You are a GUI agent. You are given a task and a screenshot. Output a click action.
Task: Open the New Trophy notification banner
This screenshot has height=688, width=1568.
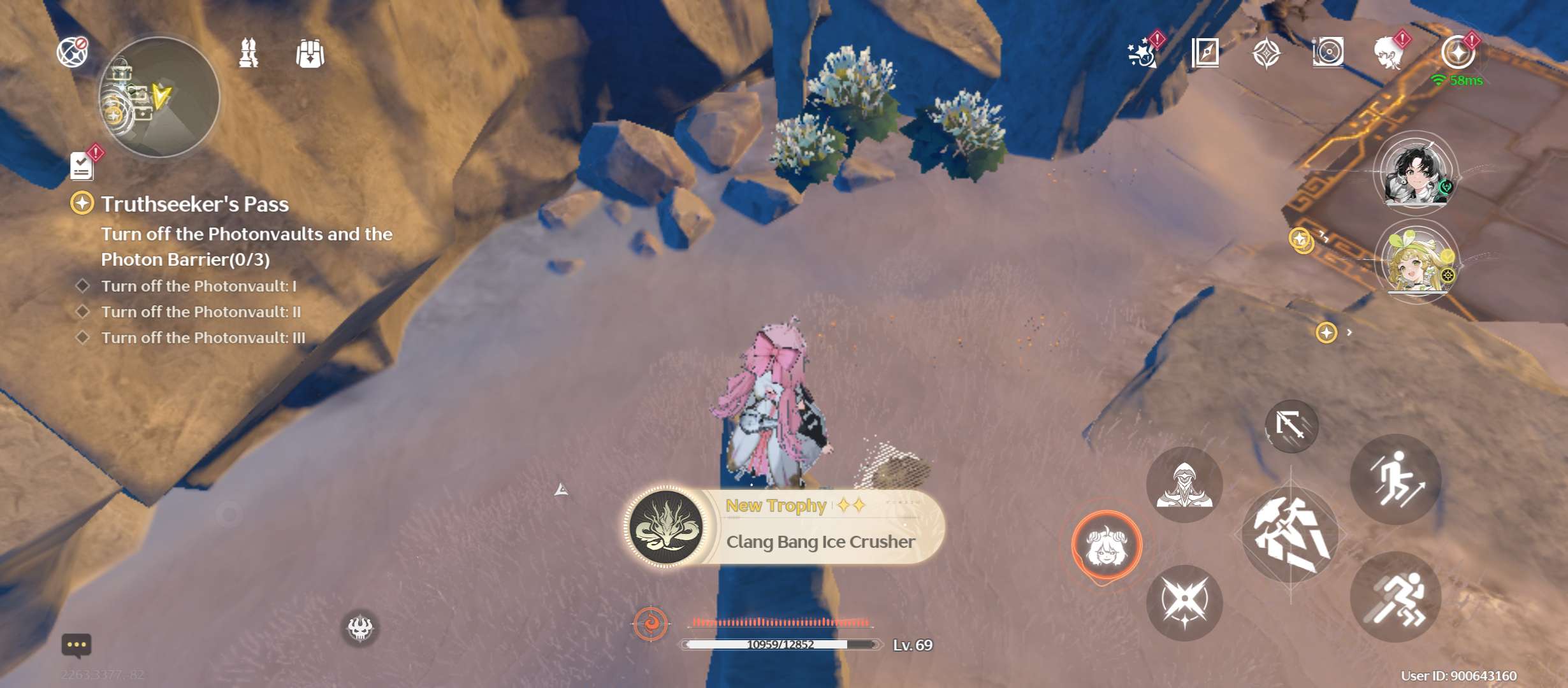point(784,526)
